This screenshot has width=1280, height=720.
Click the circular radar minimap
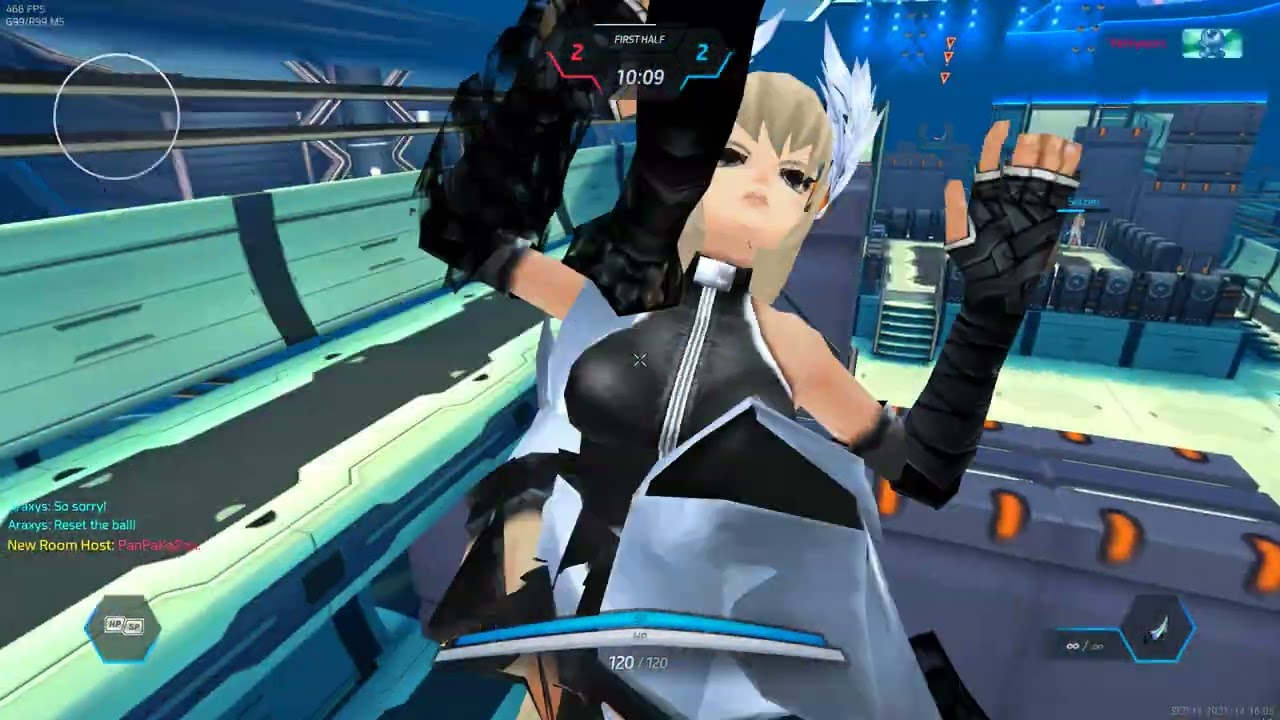(117, 117)
